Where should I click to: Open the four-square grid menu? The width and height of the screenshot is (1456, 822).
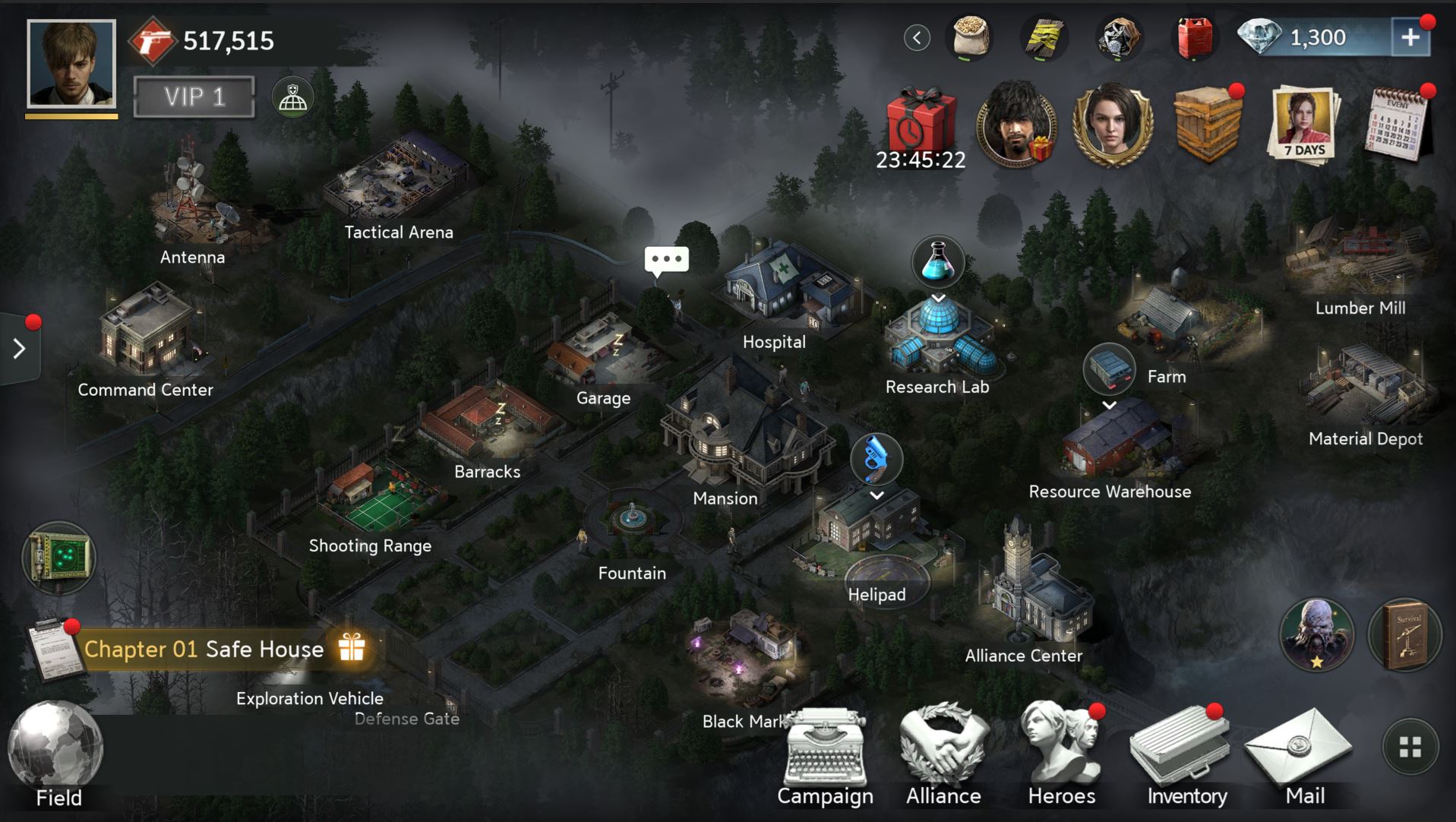(1410, 748)
